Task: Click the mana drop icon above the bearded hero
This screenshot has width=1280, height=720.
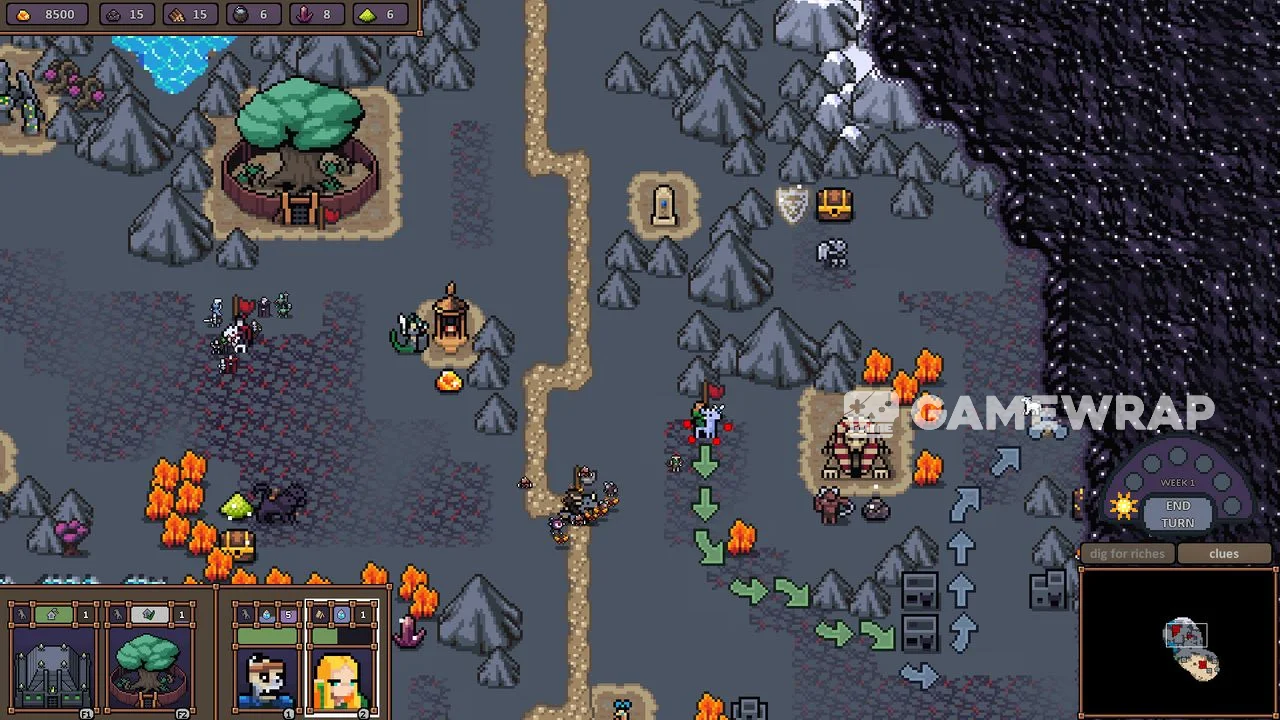Action: coord(267,614)
